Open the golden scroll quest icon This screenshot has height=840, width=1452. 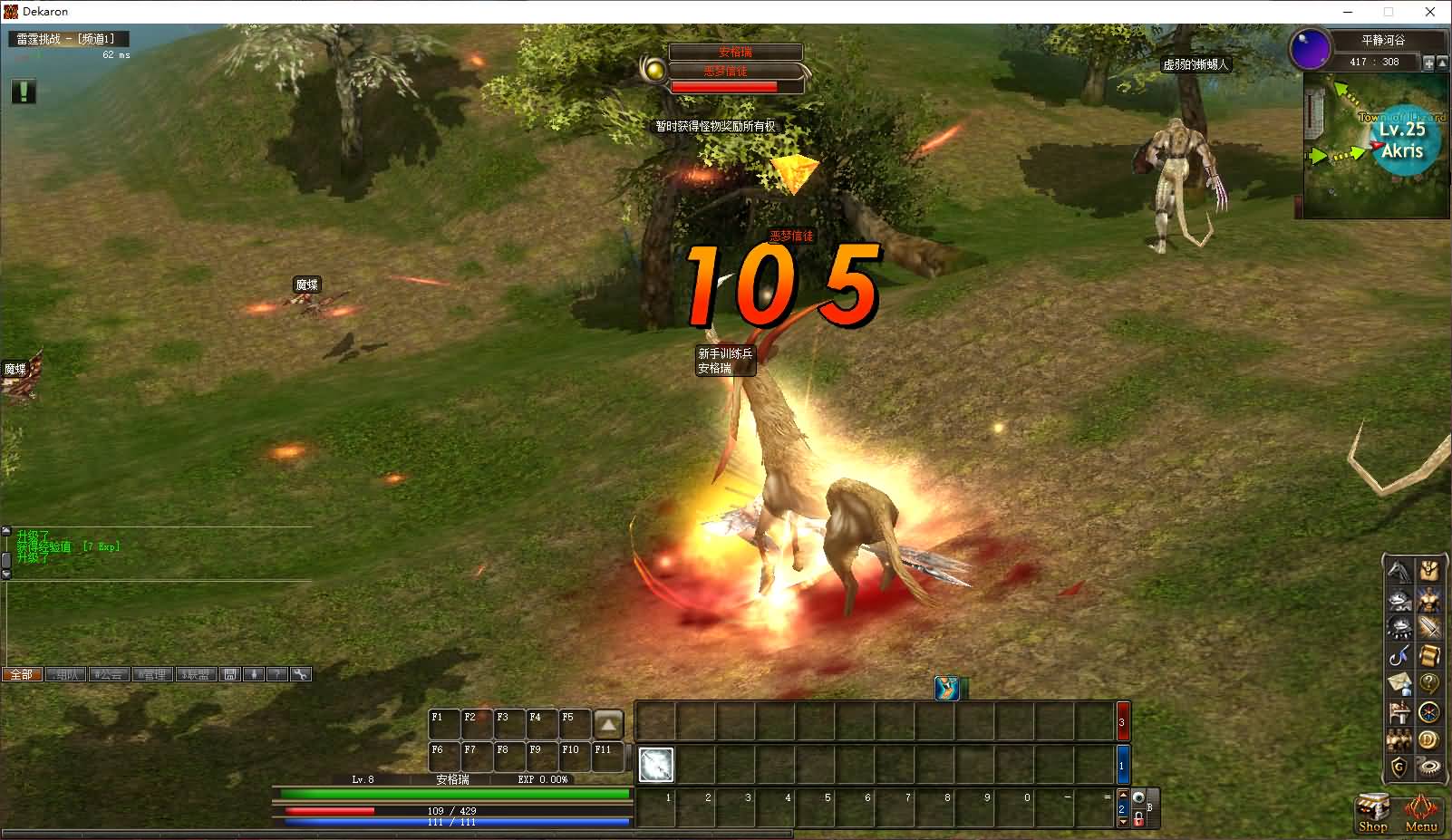click(1429, 655)
